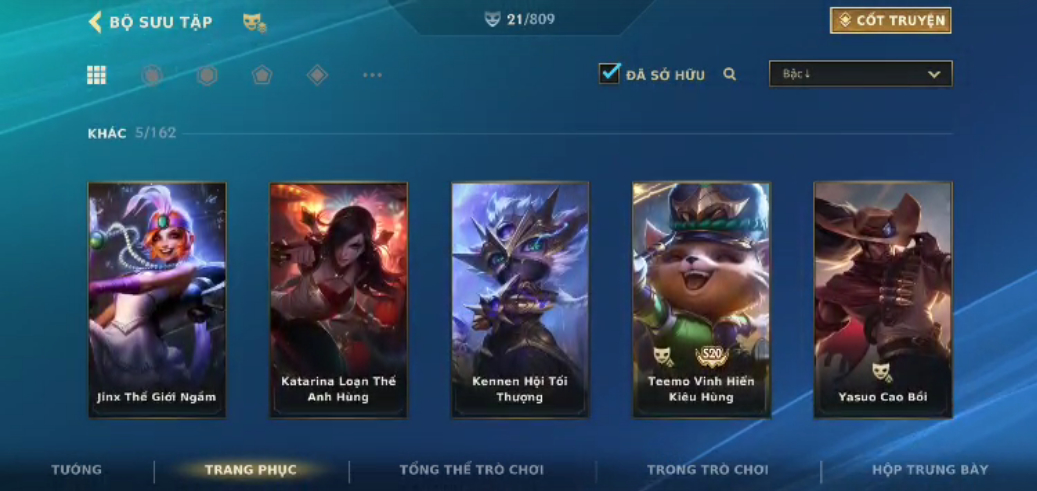Expand the Bậc sort dropdown
The height and width of the screenshot is (491, 1037).
(860, 74)
